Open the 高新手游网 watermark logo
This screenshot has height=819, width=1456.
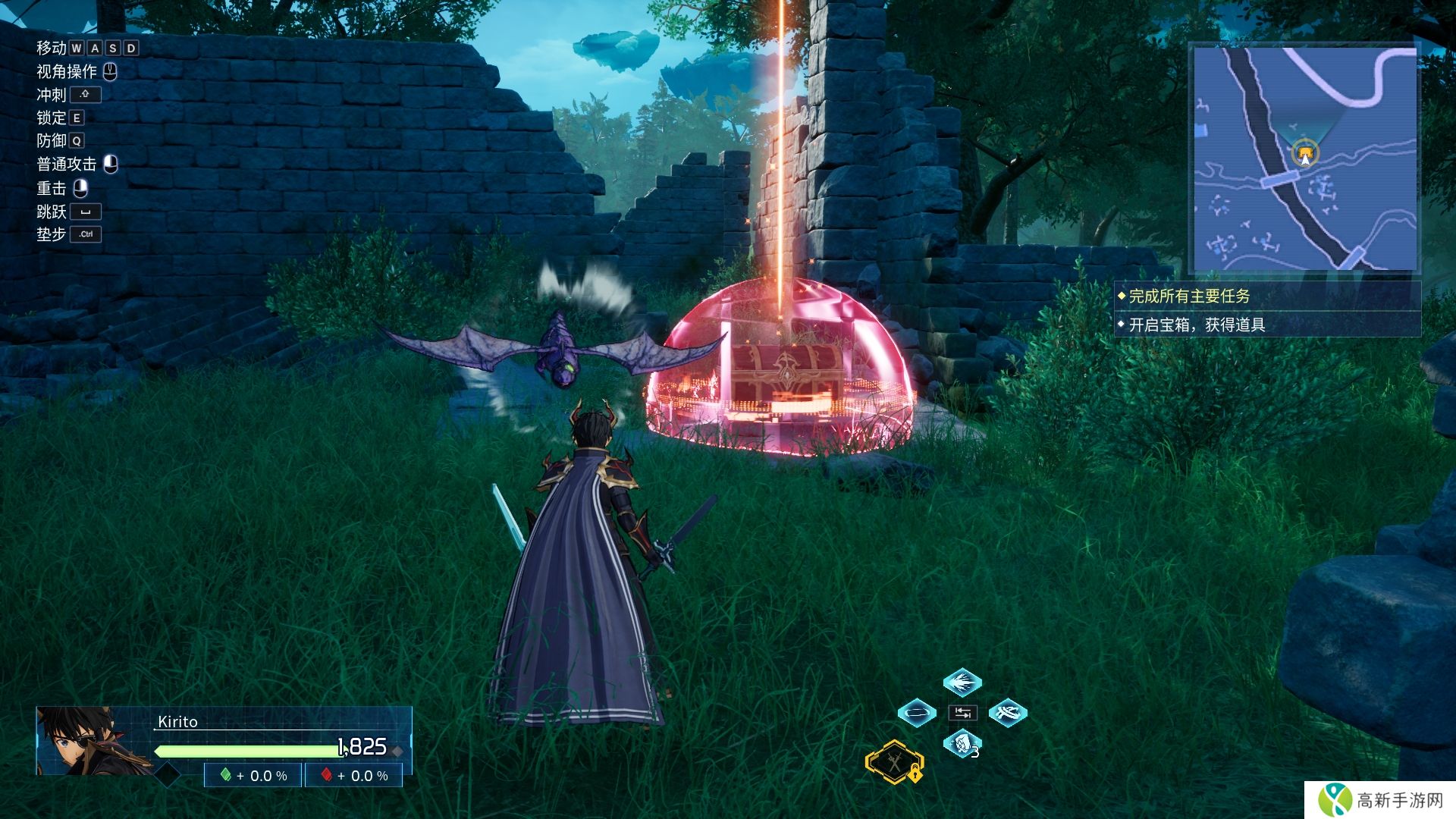[x=1380, y=800]
